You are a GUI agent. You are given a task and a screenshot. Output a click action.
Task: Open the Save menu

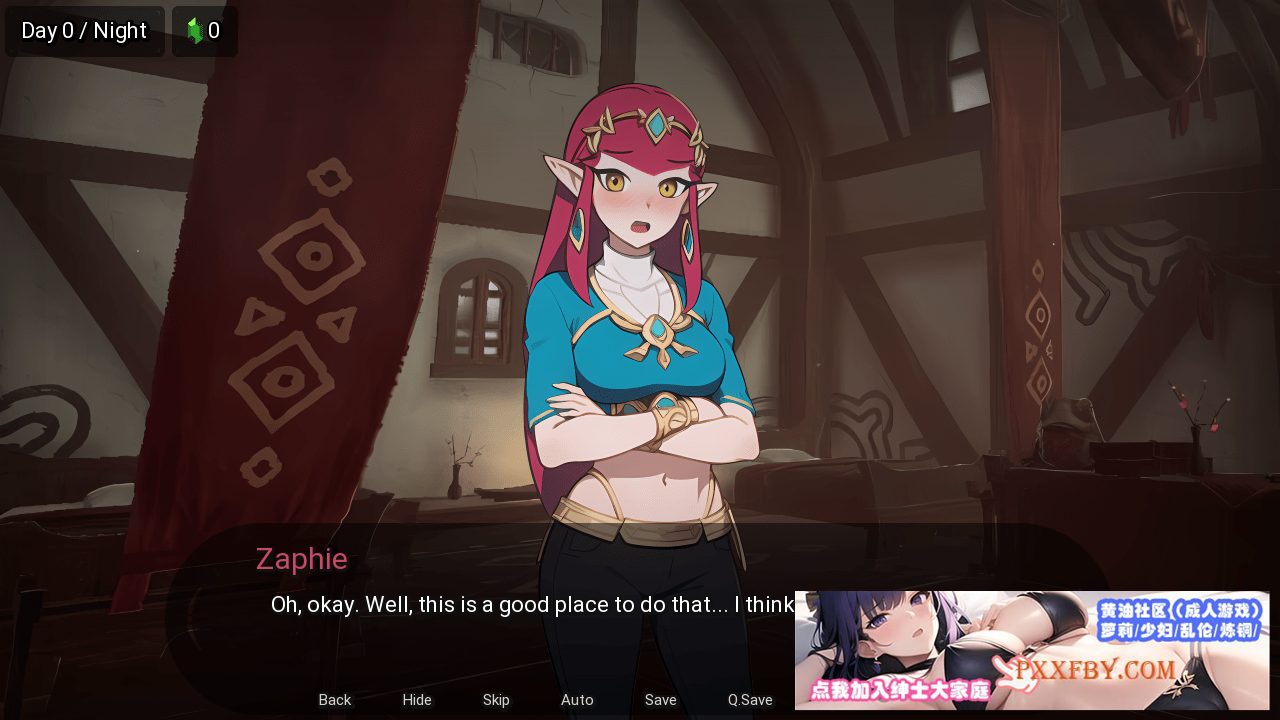pyautogui.click(x=660, y=700)
